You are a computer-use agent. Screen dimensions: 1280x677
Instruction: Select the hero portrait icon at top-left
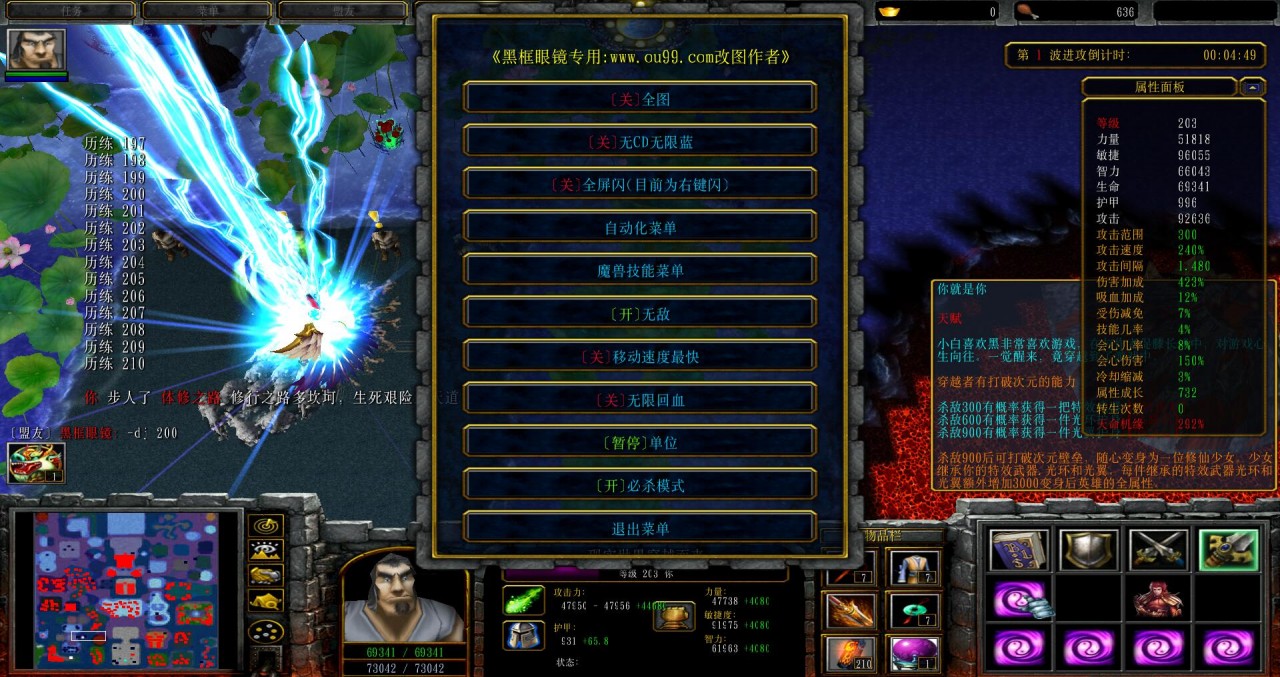(37, 49)
